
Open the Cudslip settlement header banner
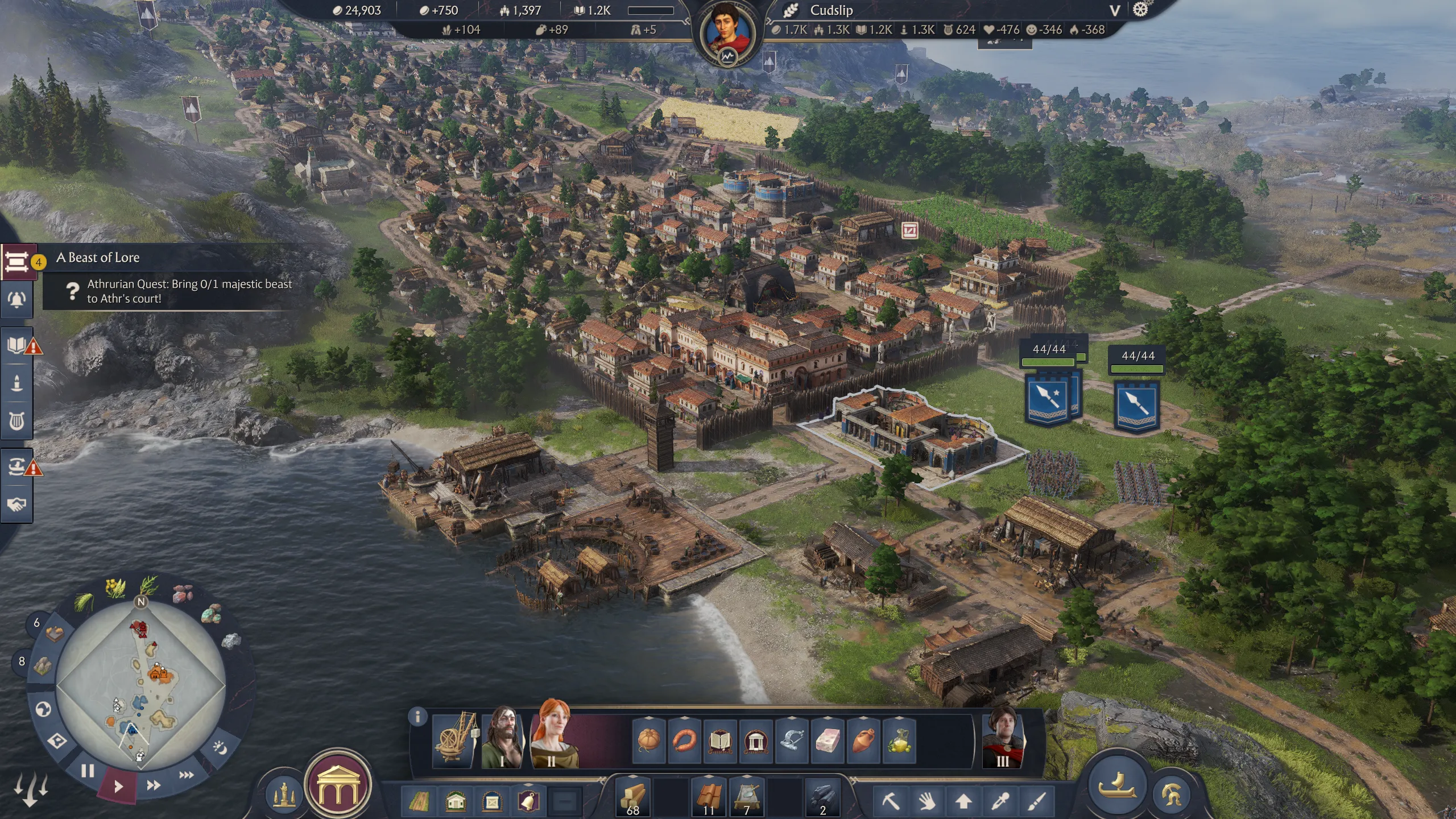coord(830,10)
